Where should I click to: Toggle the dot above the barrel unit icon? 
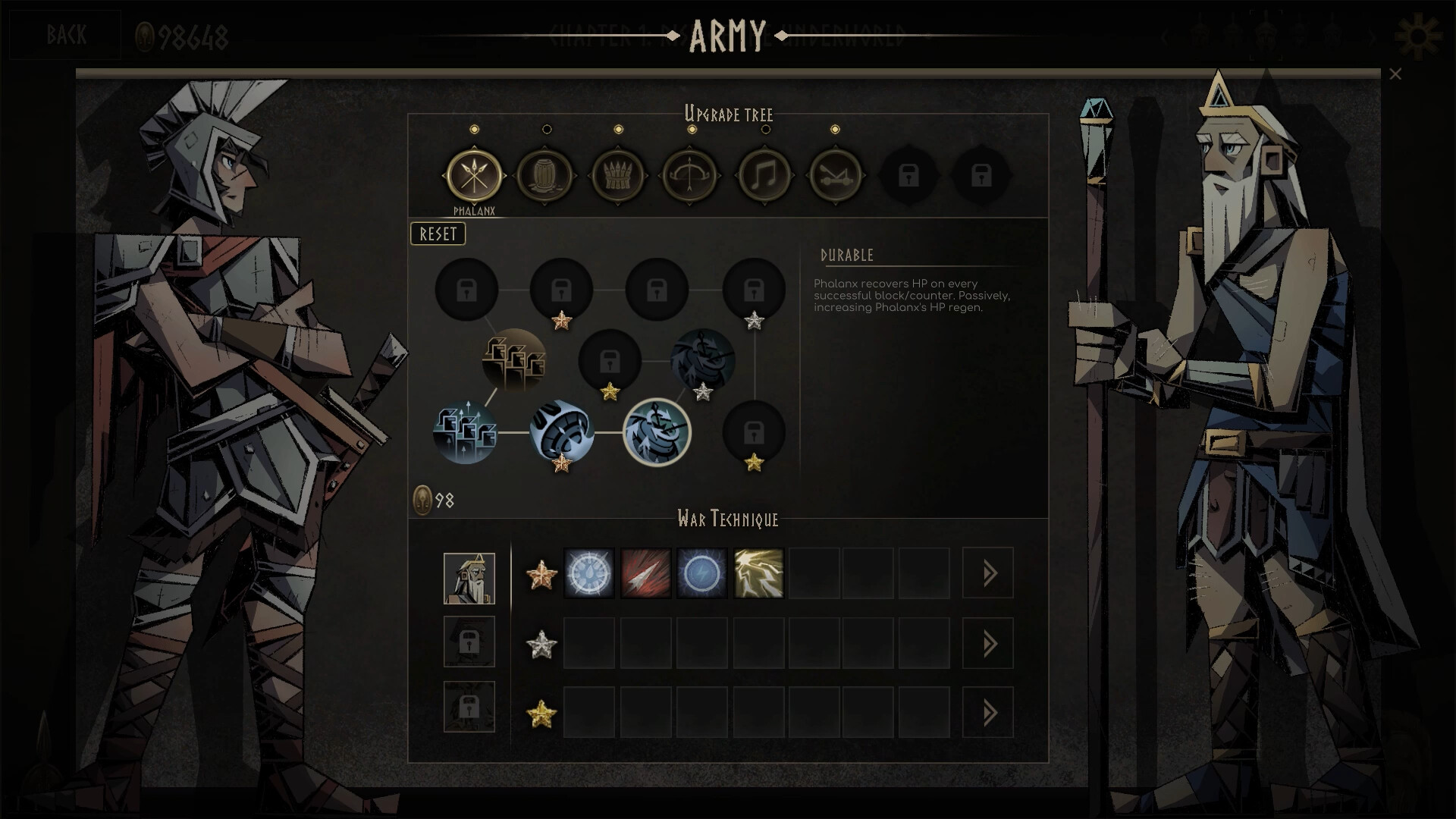click(547, 129)
